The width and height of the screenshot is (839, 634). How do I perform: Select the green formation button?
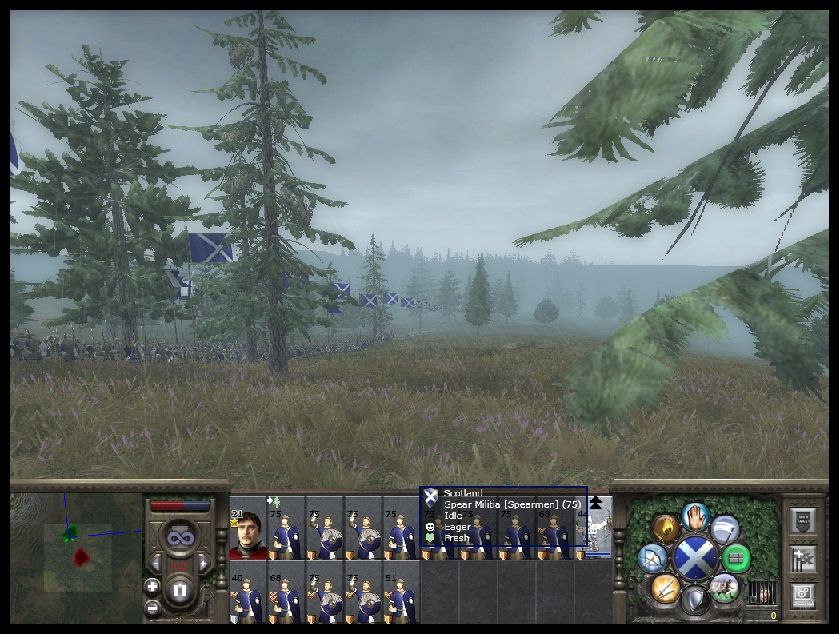[x=736, y=557]
